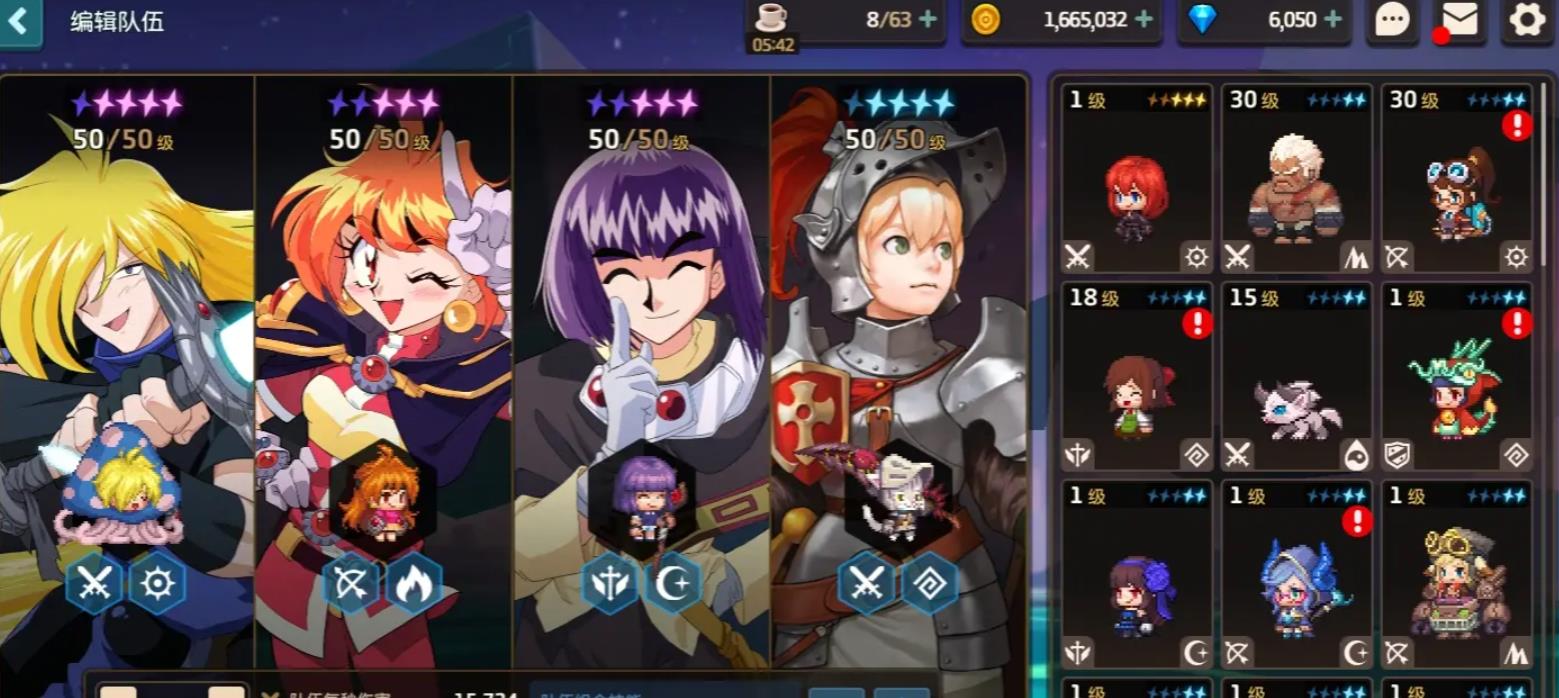Go back using the arrow button

point(19,21)
